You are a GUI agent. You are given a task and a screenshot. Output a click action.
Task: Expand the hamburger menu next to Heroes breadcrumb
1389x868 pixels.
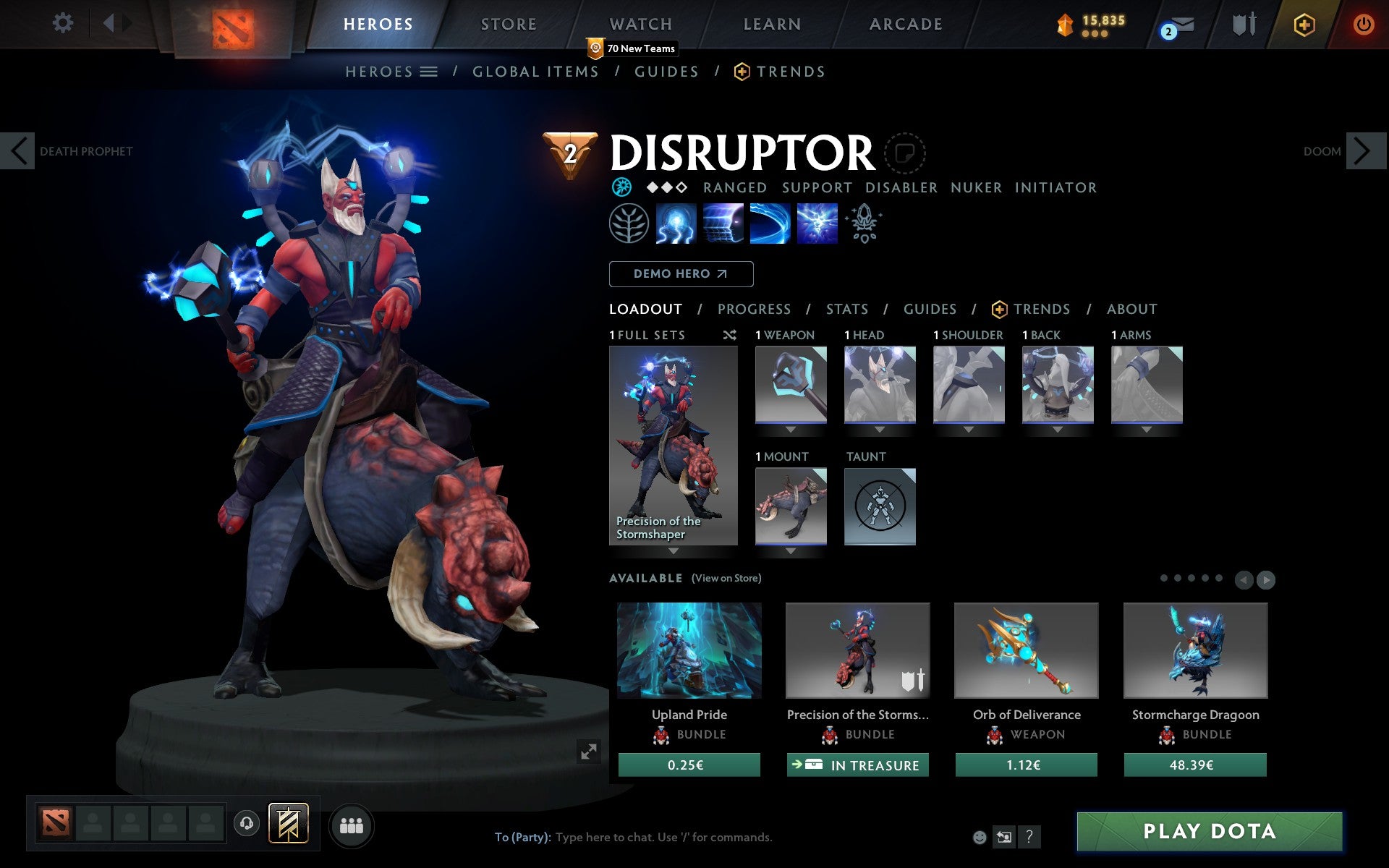tap(430, 71)
